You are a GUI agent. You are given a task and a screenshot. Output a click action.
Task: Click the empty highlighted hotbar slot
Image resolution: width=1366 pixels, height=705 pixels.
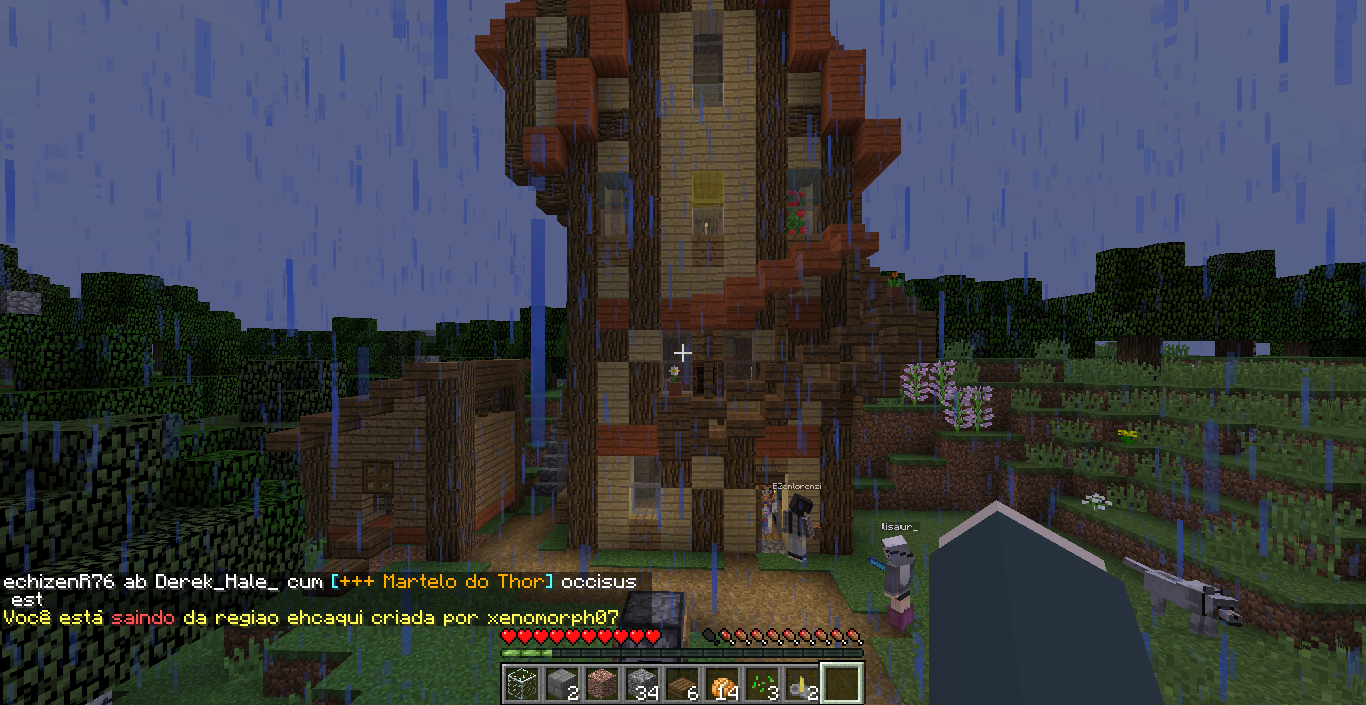coord(840,684)
